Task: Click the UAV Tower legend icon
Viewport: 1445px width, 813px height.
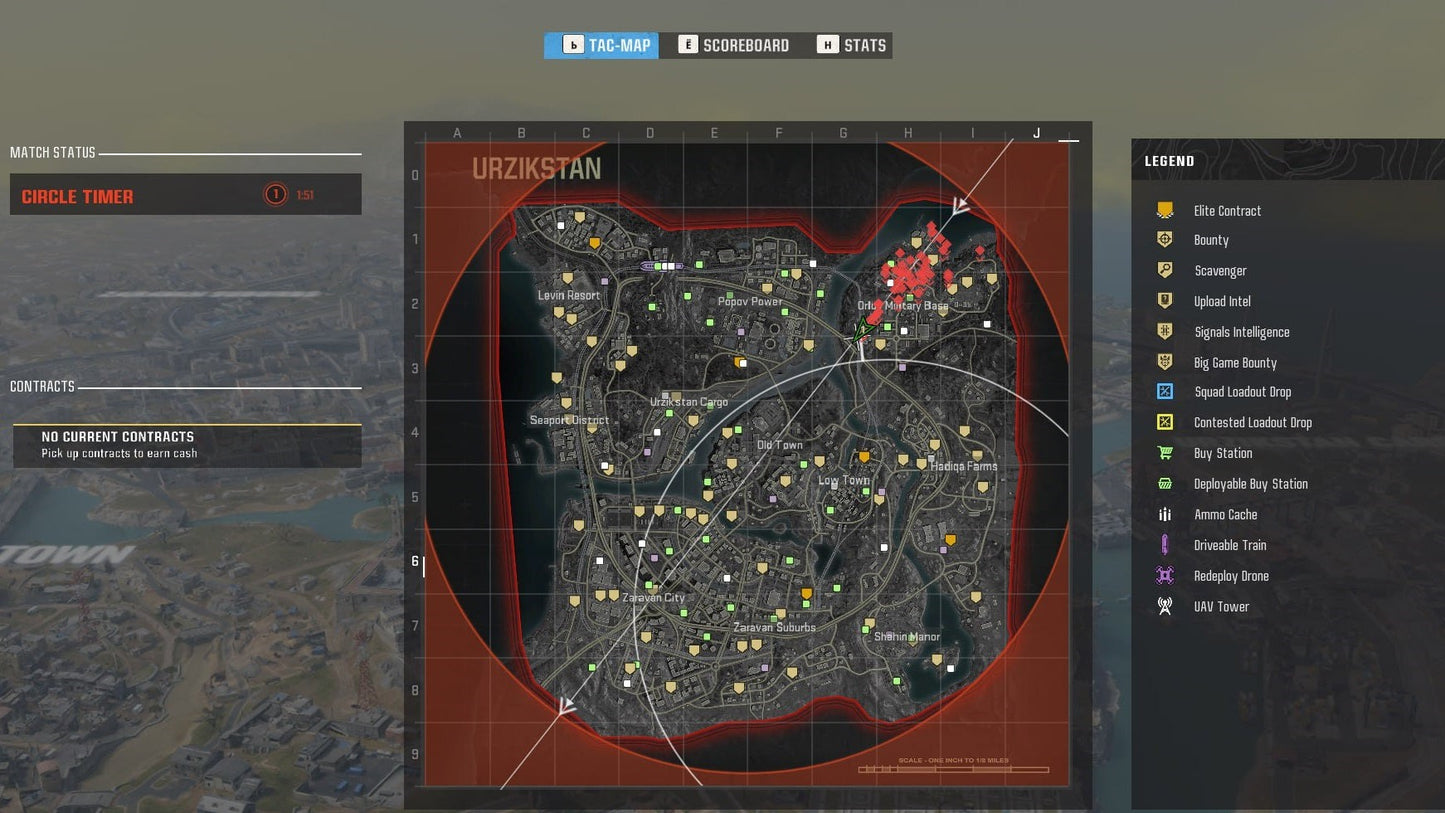Action: tap(1165, 606)
